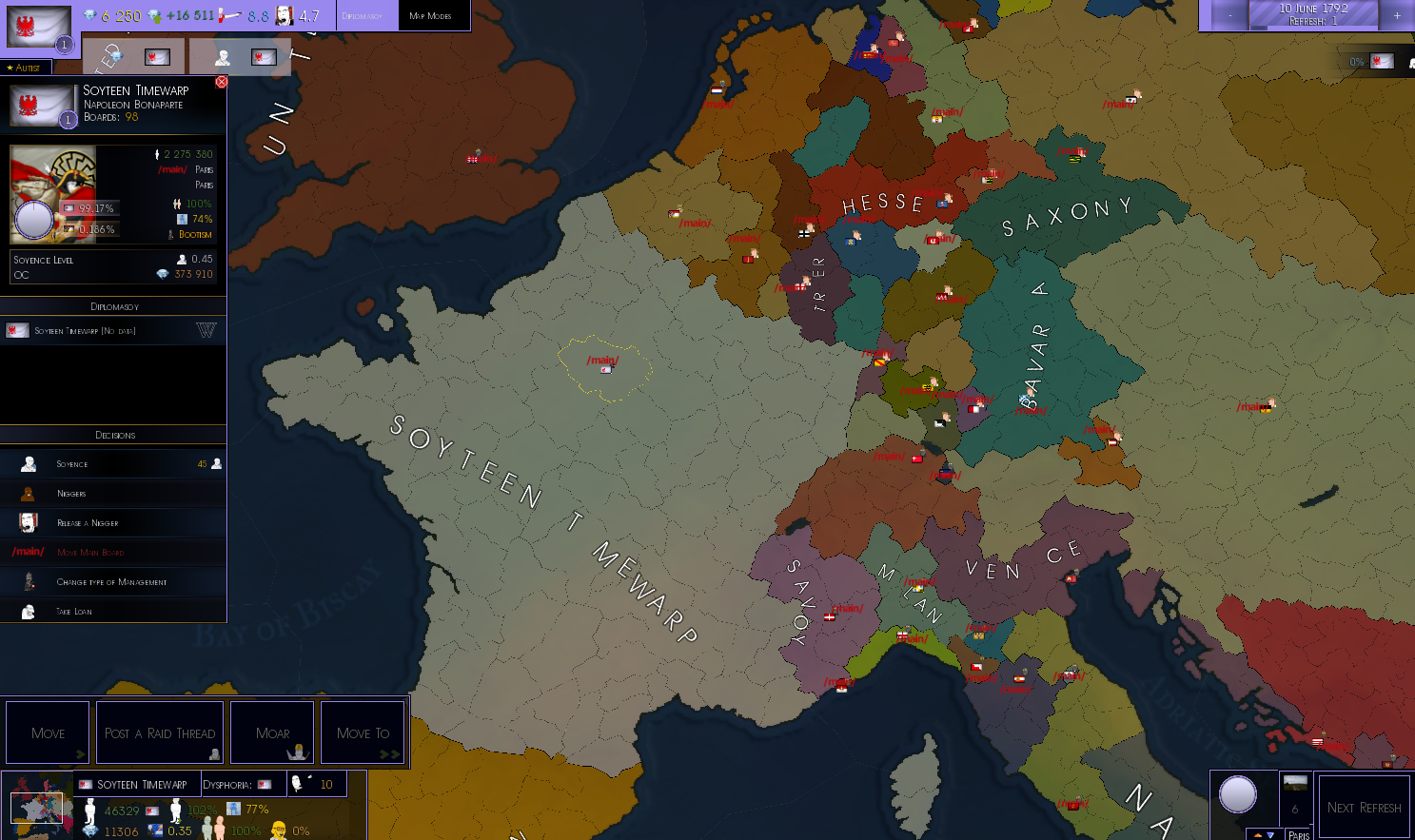Decrease game speed with the minus button

coord(1229,15)
